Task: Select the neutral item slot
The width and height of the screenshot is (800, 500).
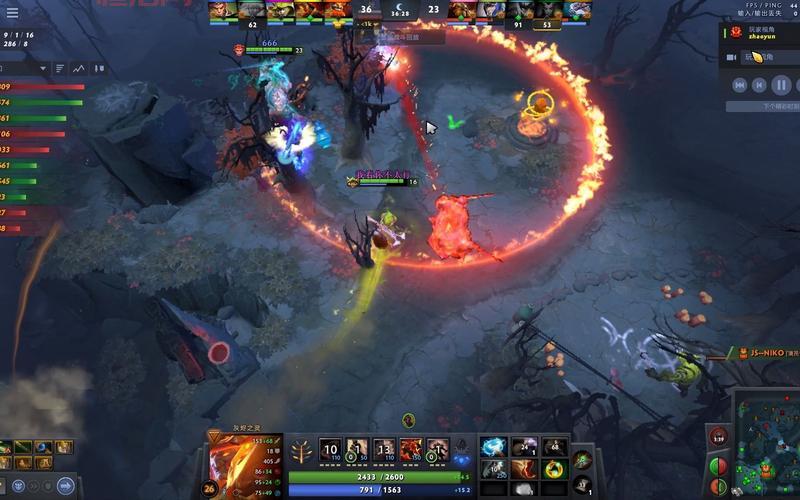Action: tap(583, 459)
